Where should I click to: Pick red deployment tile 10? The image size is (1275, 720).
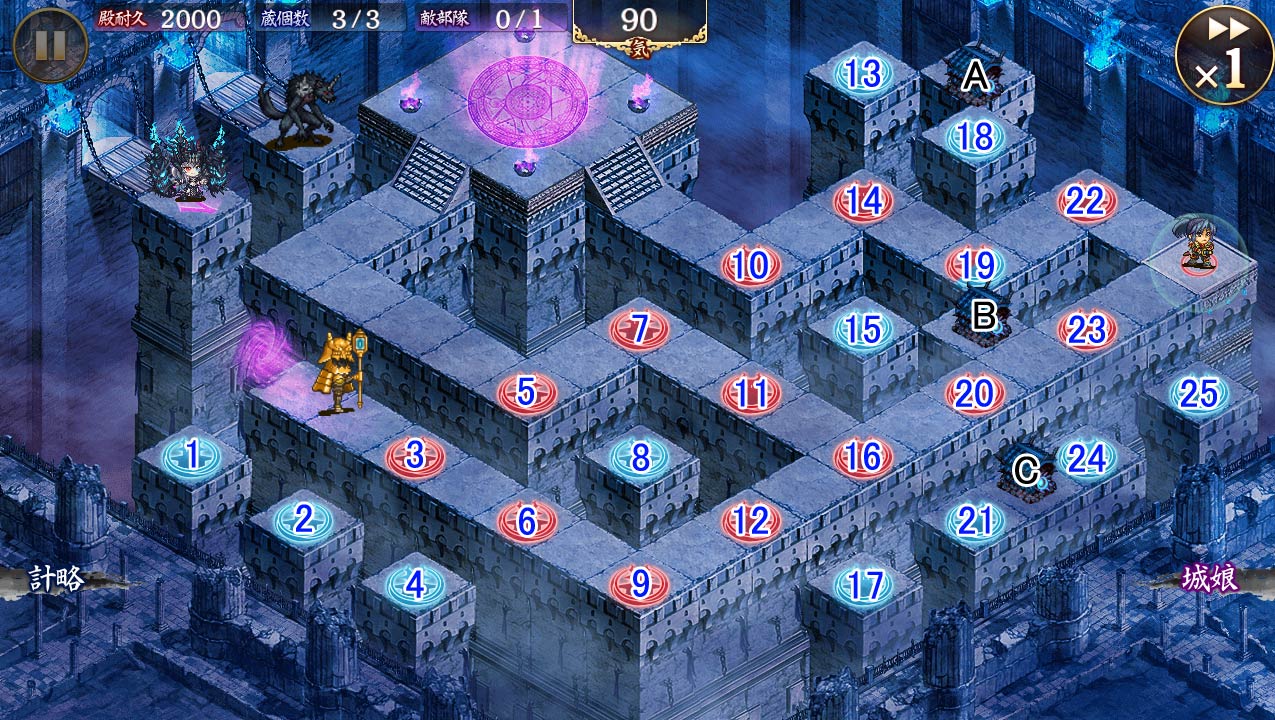(x=751, y=266)
